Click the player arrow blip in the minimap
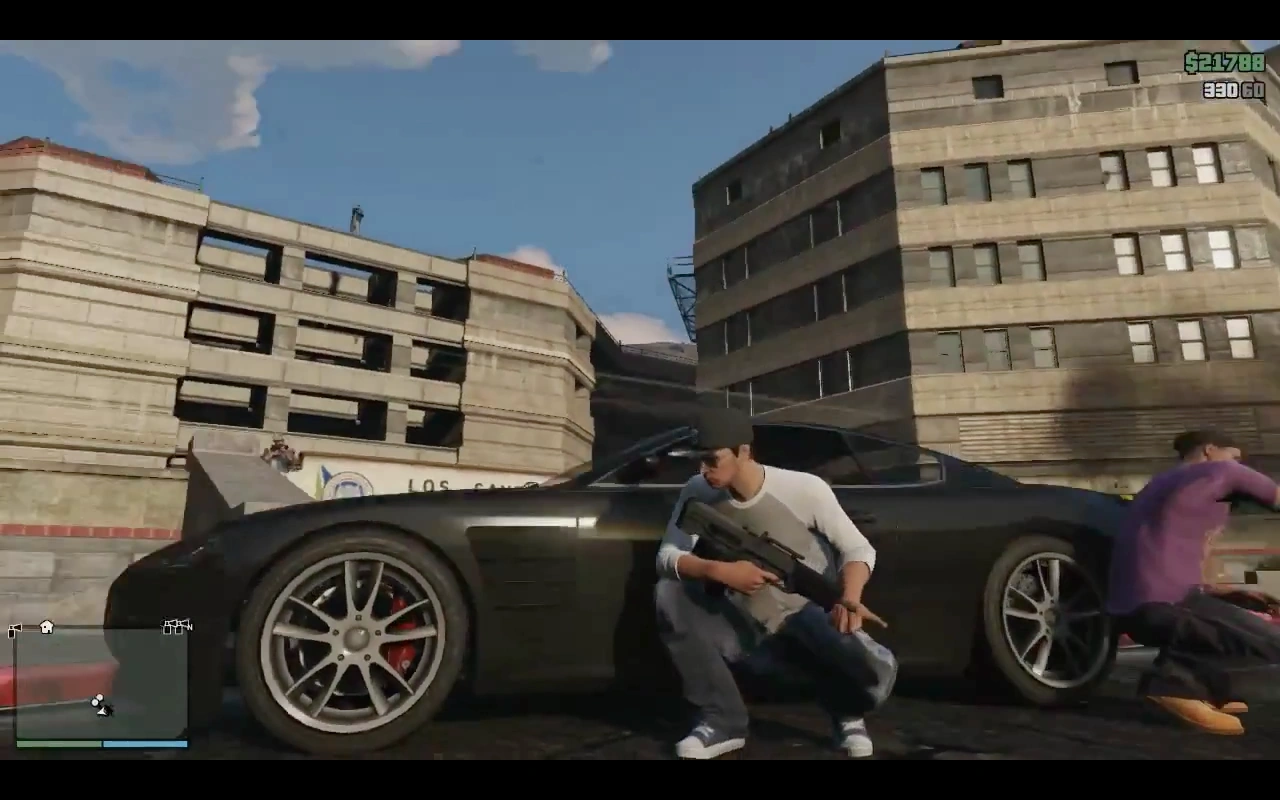Screen dimensions: 1280x800 pyautogui.click(x=101, y=710)
